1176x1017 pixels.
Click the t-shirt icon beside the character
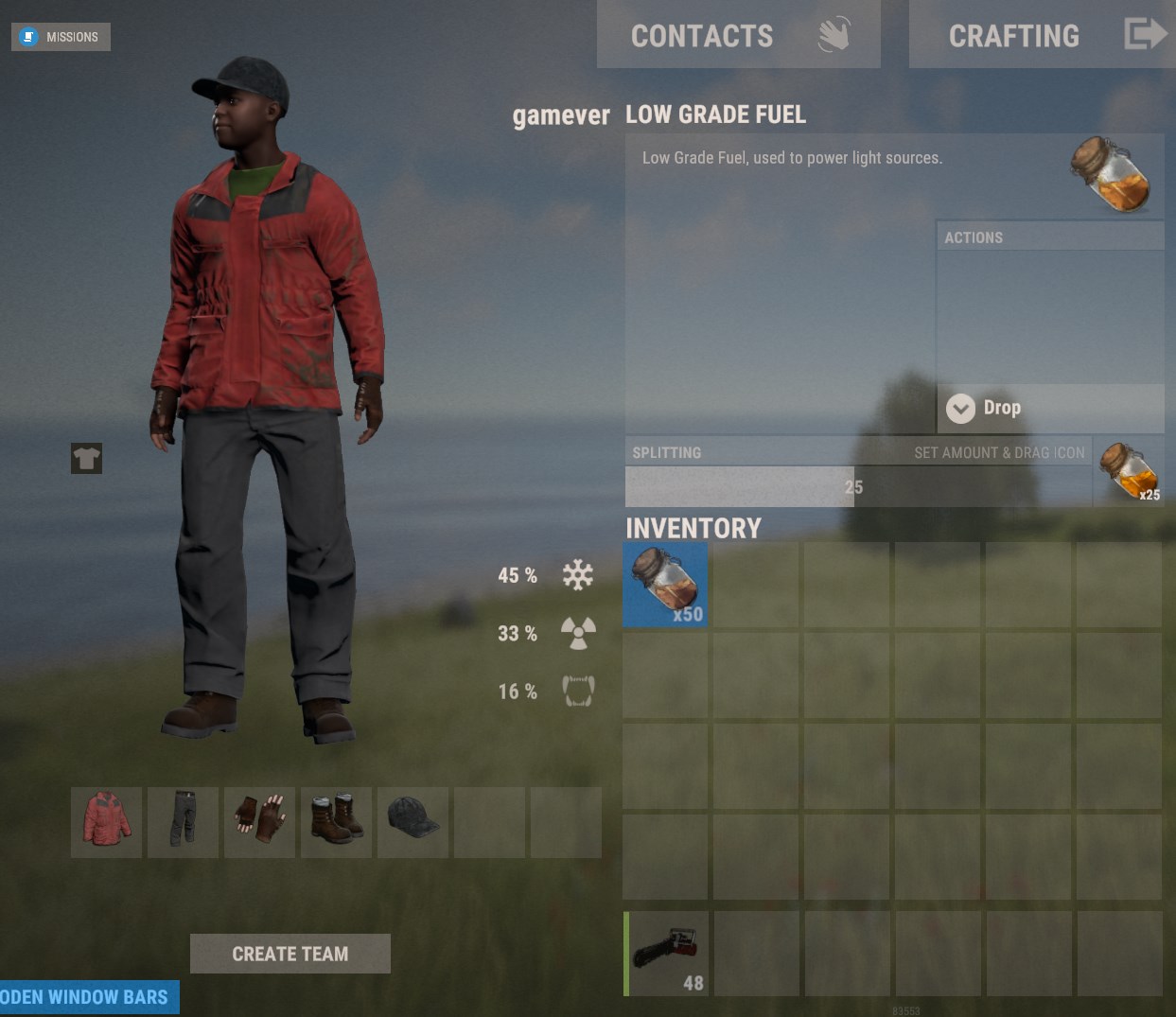[86, 459]
